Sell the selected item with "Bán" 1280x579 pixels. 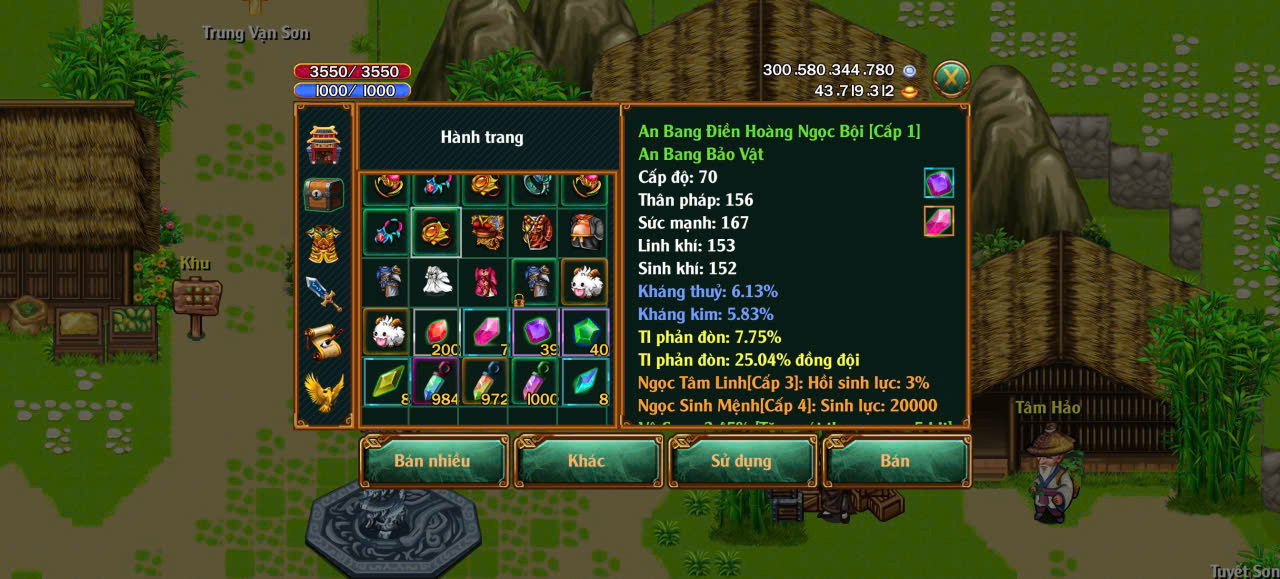895,461
